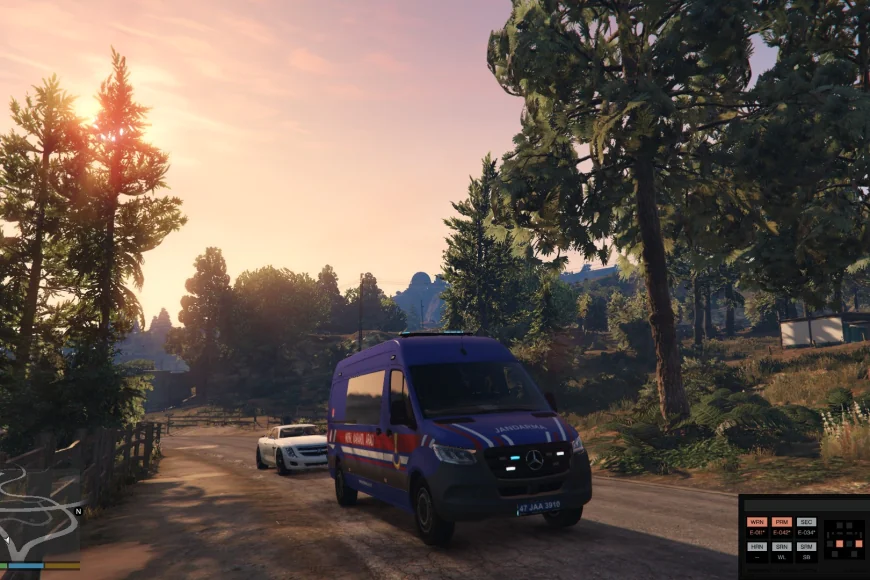The height and width of the screenshot is (580, 870).
Task: Select the north marker on the minimap
Action: pos(77,510)
